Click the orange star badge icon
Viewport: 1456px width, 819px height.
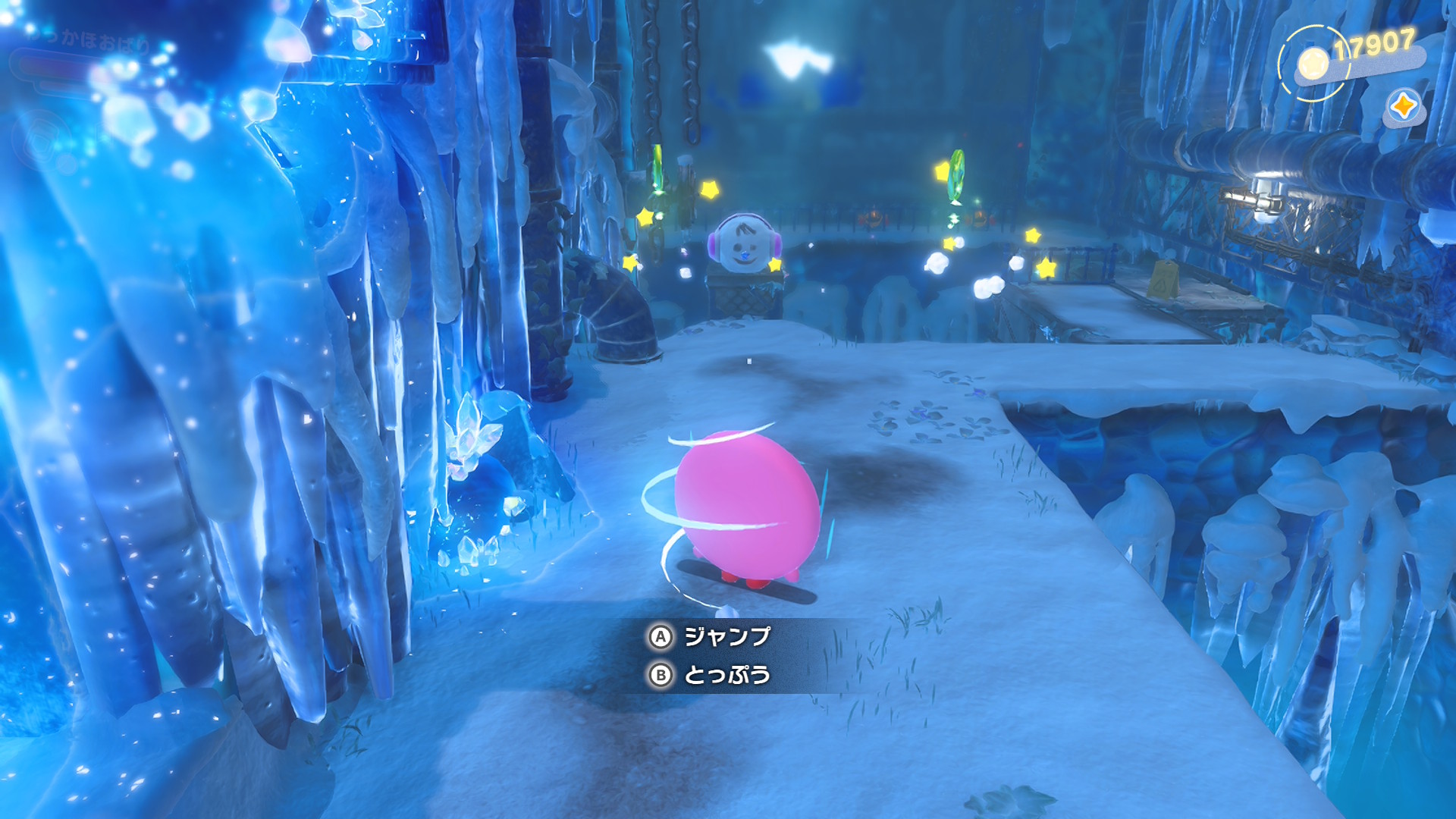point(1404,107)
